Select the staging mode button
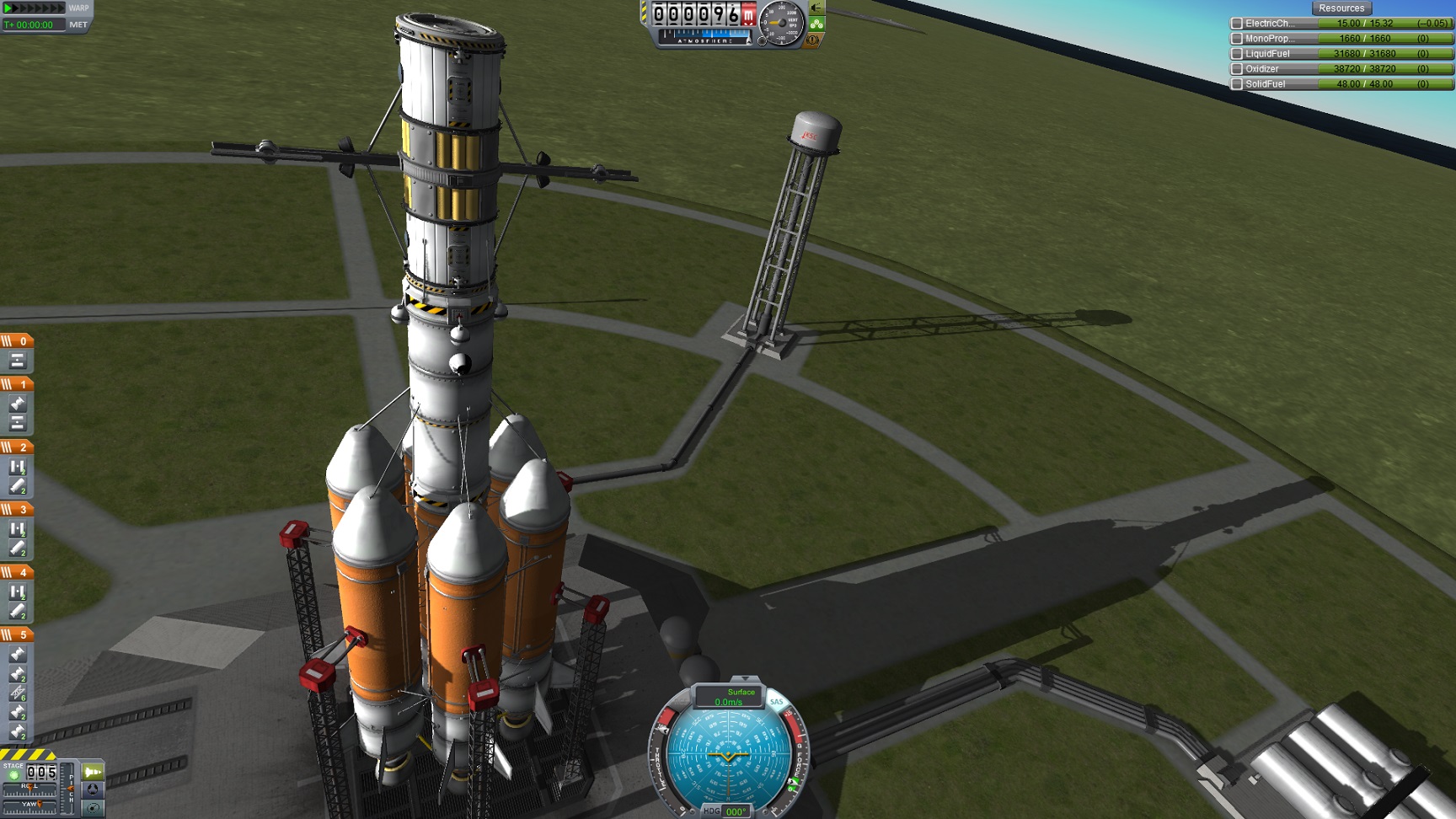1456x819 pixels. 93,772
